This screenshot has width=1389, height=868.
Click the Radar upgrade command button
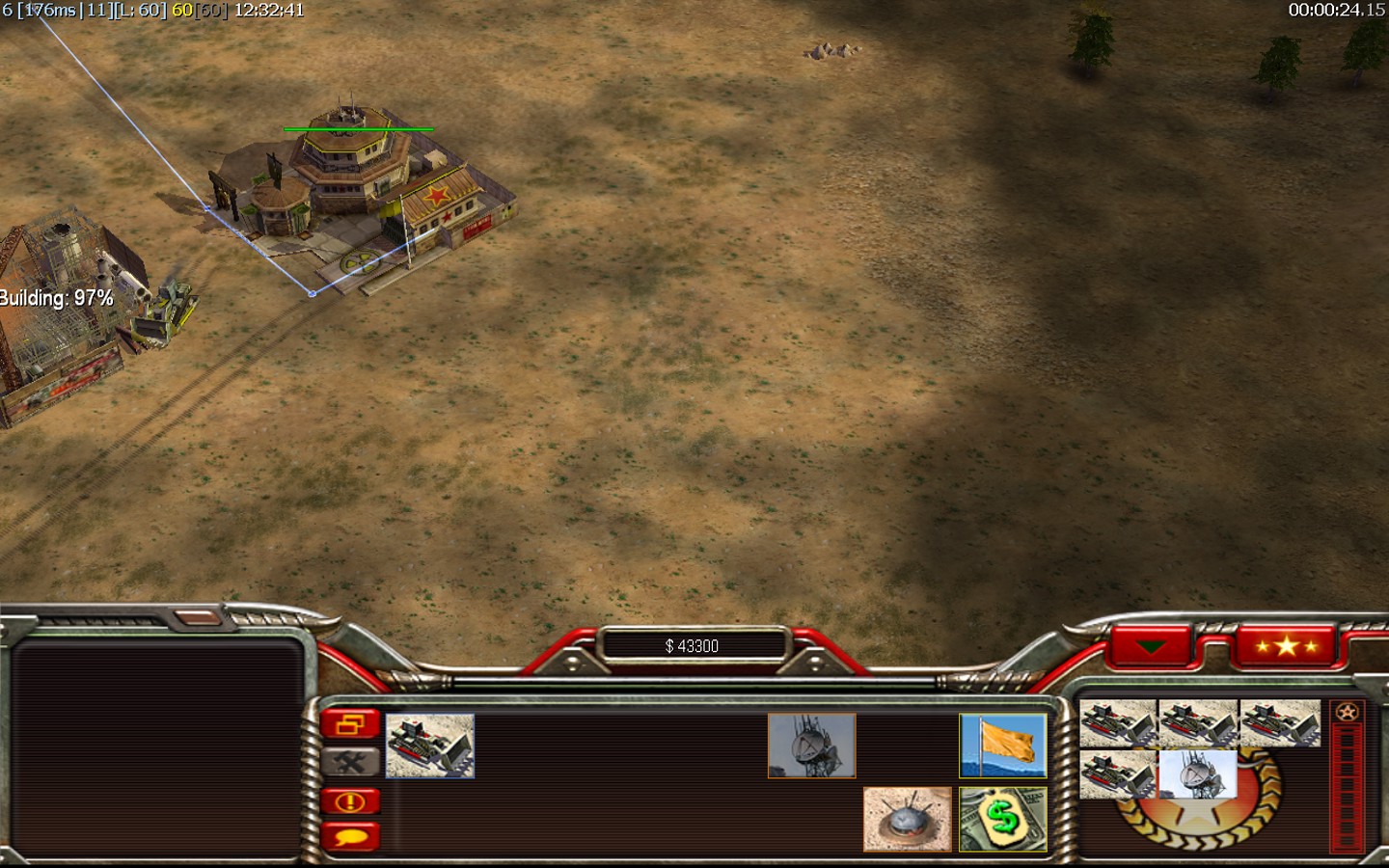click(811, 746)
